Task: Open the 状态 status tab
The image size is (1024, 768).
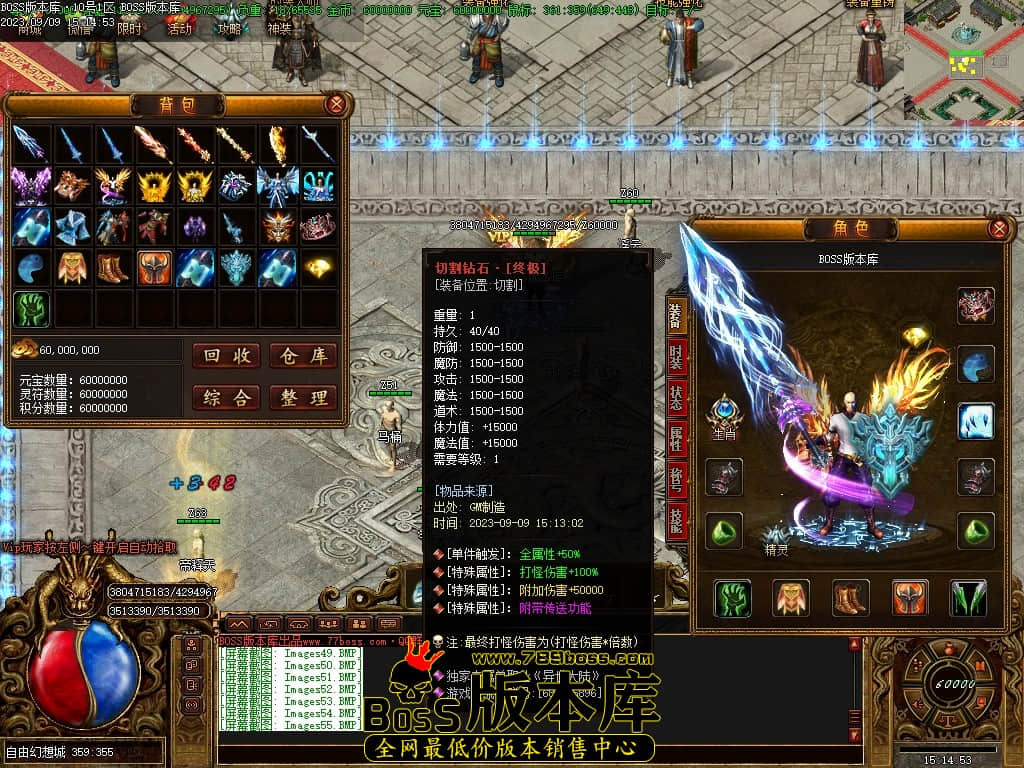Action: [x=677, y=397]
